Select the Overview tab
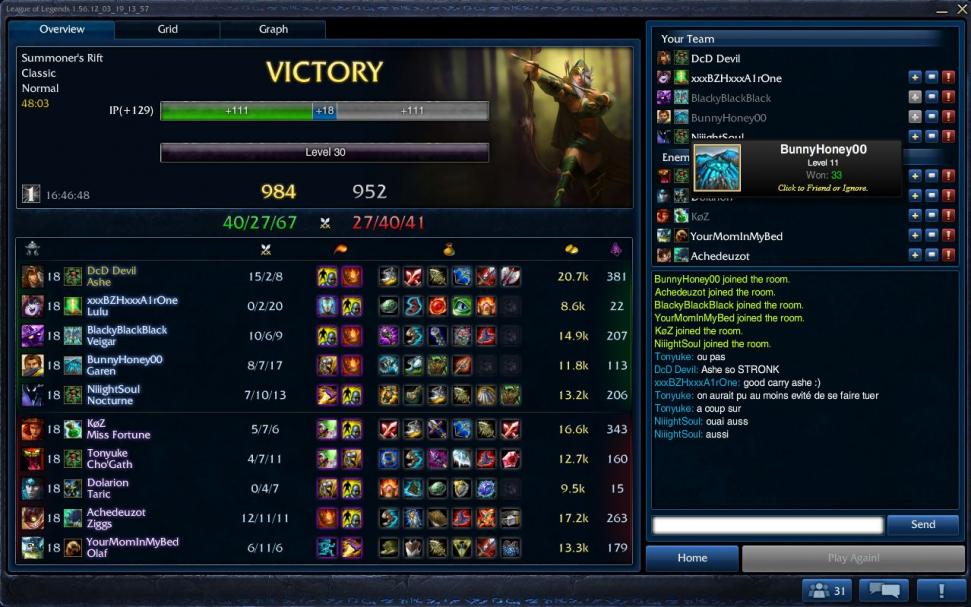The height and width of the screenshot is (607, 971). coord(62,30)
